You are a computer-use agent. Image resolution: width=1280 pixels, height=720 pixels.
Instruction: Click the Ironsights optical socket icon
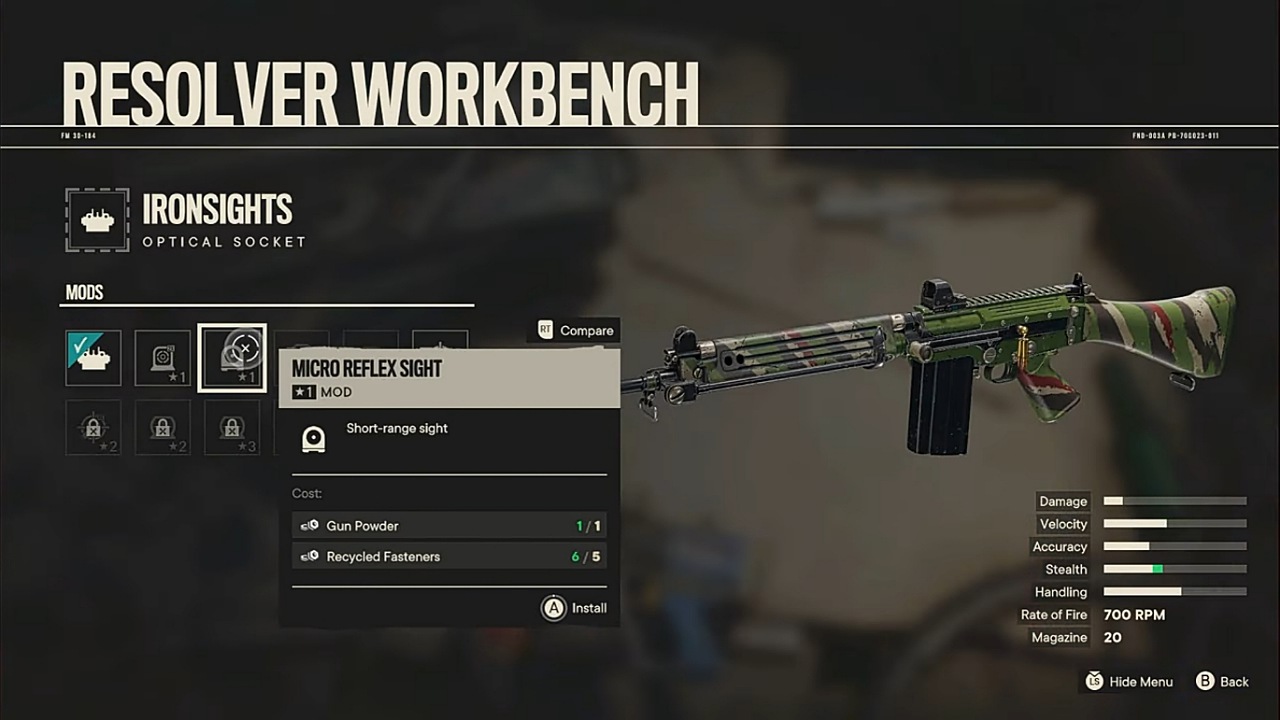point(97,220)
